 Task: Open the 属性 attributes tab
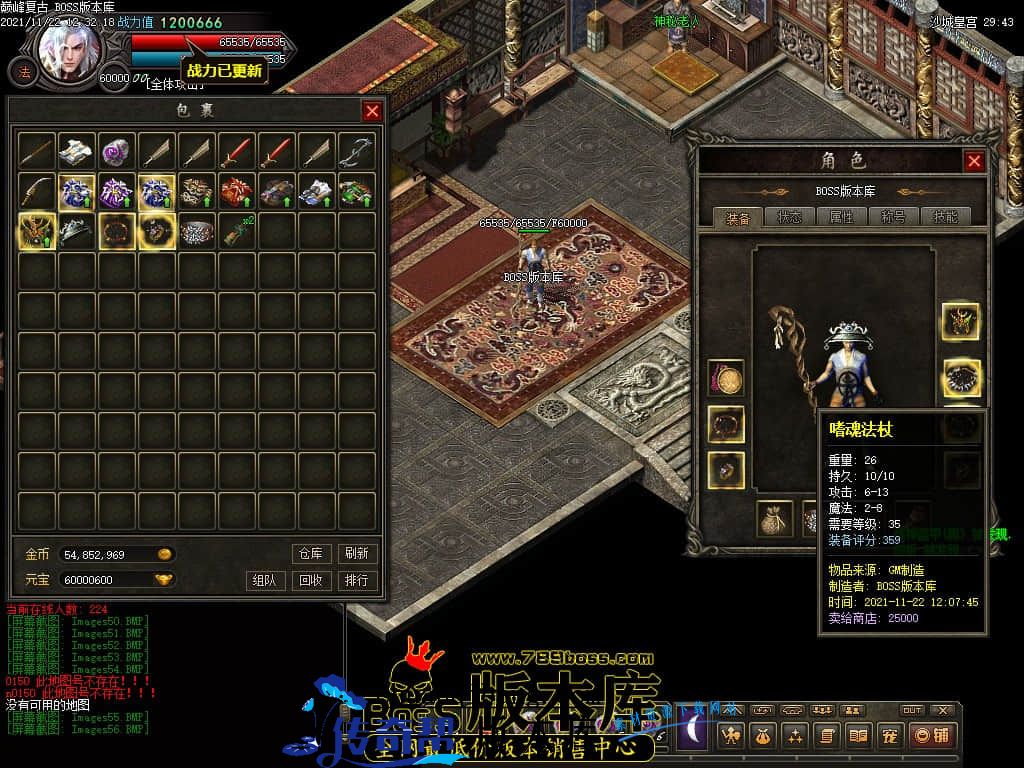click(841, 217)
